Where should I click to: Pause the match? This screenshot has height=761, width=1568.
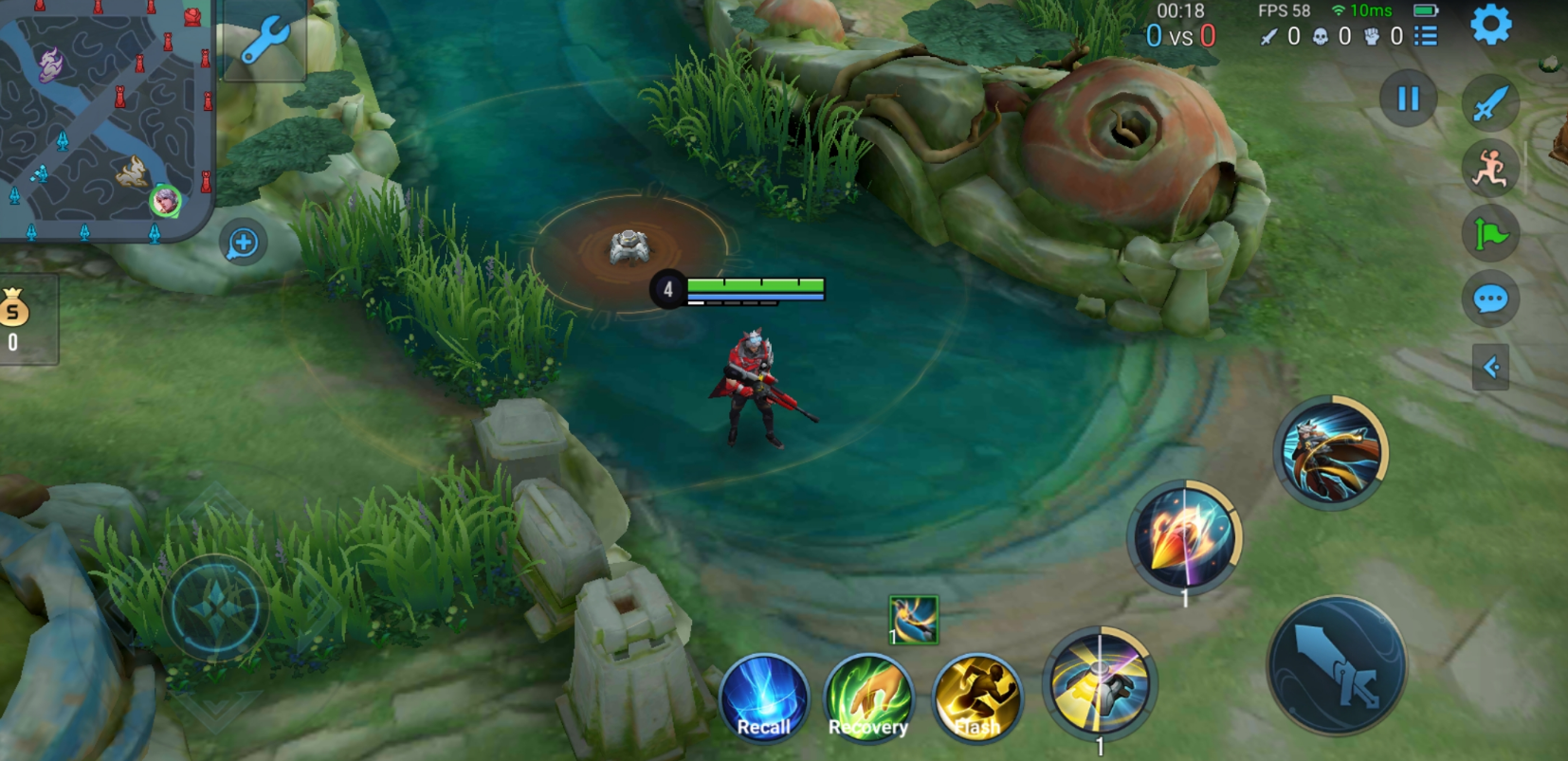[x=1408, y=99]
